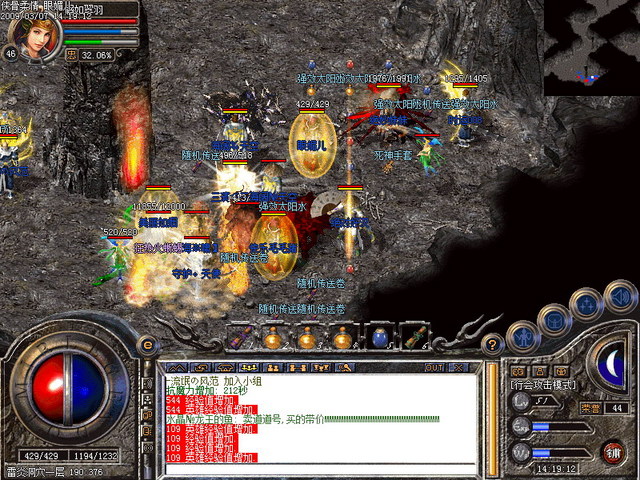Click the red round shop seal button

pos(611,450)
